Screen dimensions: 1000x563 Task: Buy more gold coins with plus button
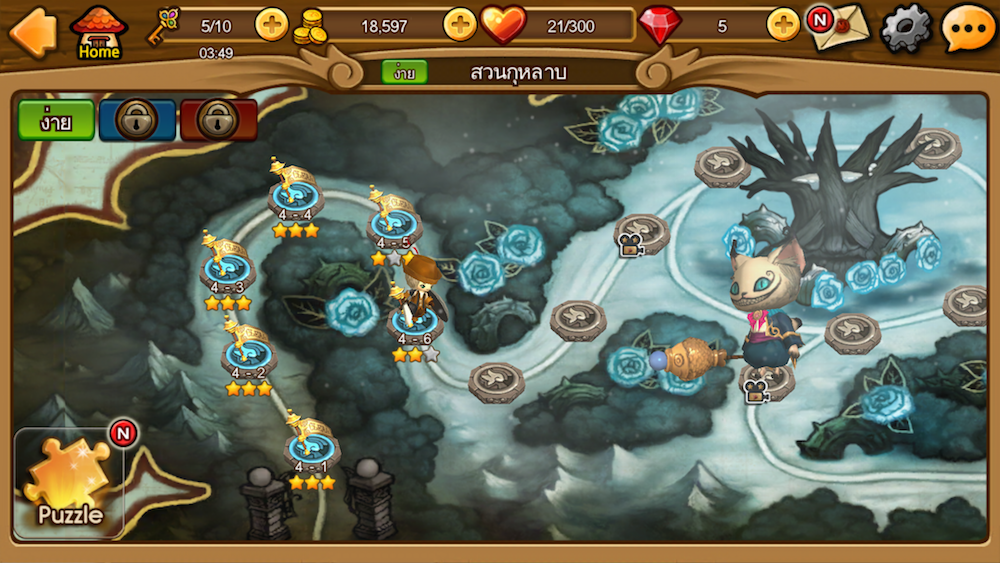click(x=459, y=25)
